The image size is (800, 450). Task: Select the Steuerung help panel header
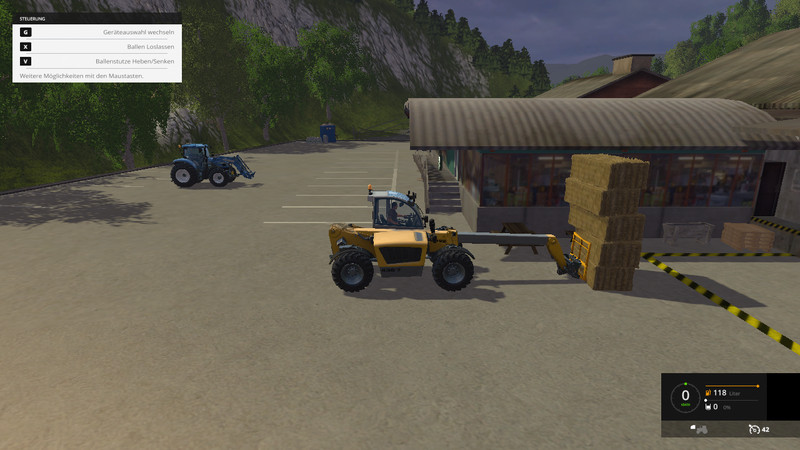pyautogui.click(x=96, y=18)
